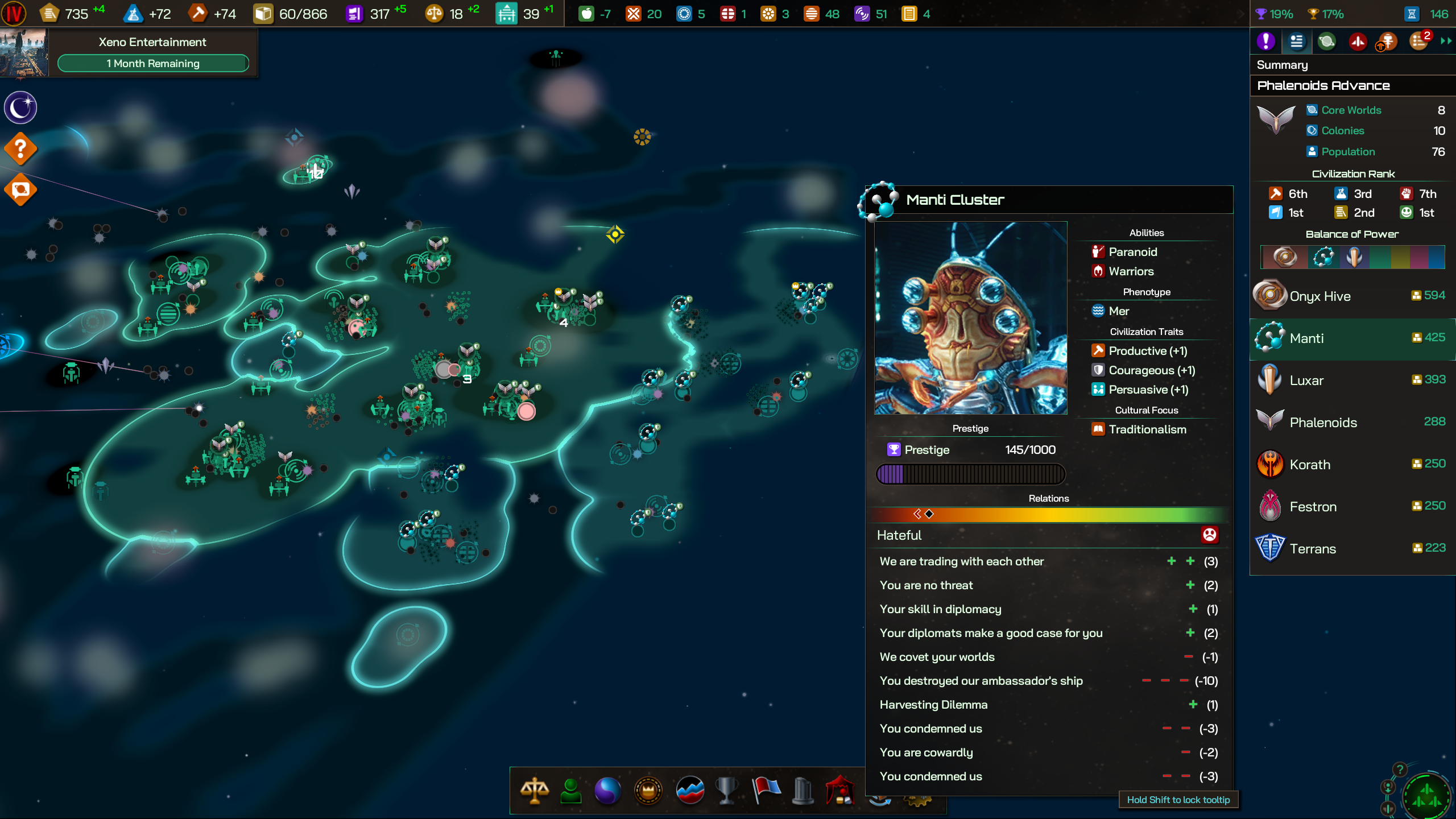Image resolution: width=1456 pixels, height=819 pixels.
Task: Open the red and blue graph button
Action: point(690,791)
